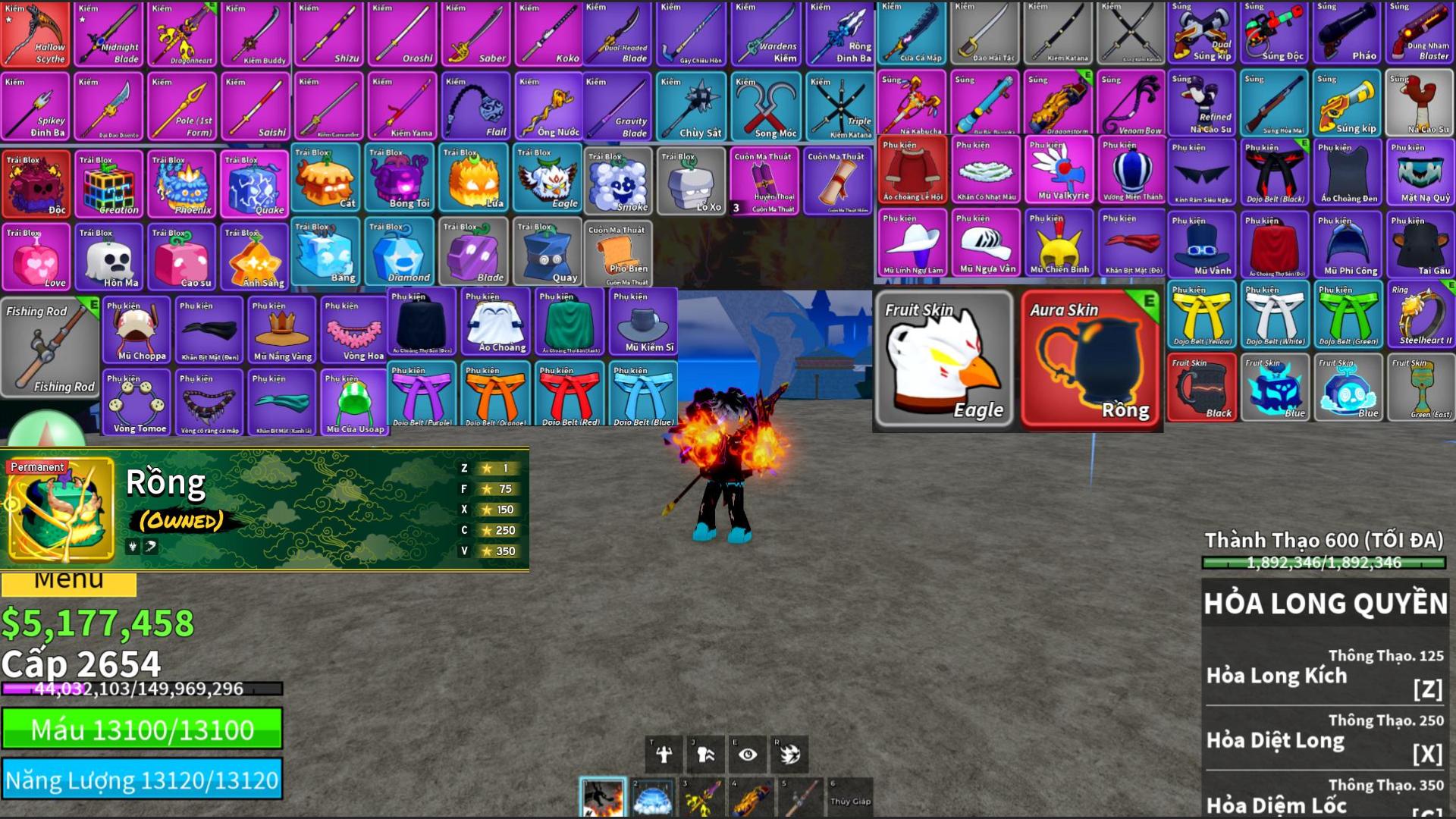Select the Steelheart II ring slot
The image size is (1456, 819).
(x=1421, y=315)
